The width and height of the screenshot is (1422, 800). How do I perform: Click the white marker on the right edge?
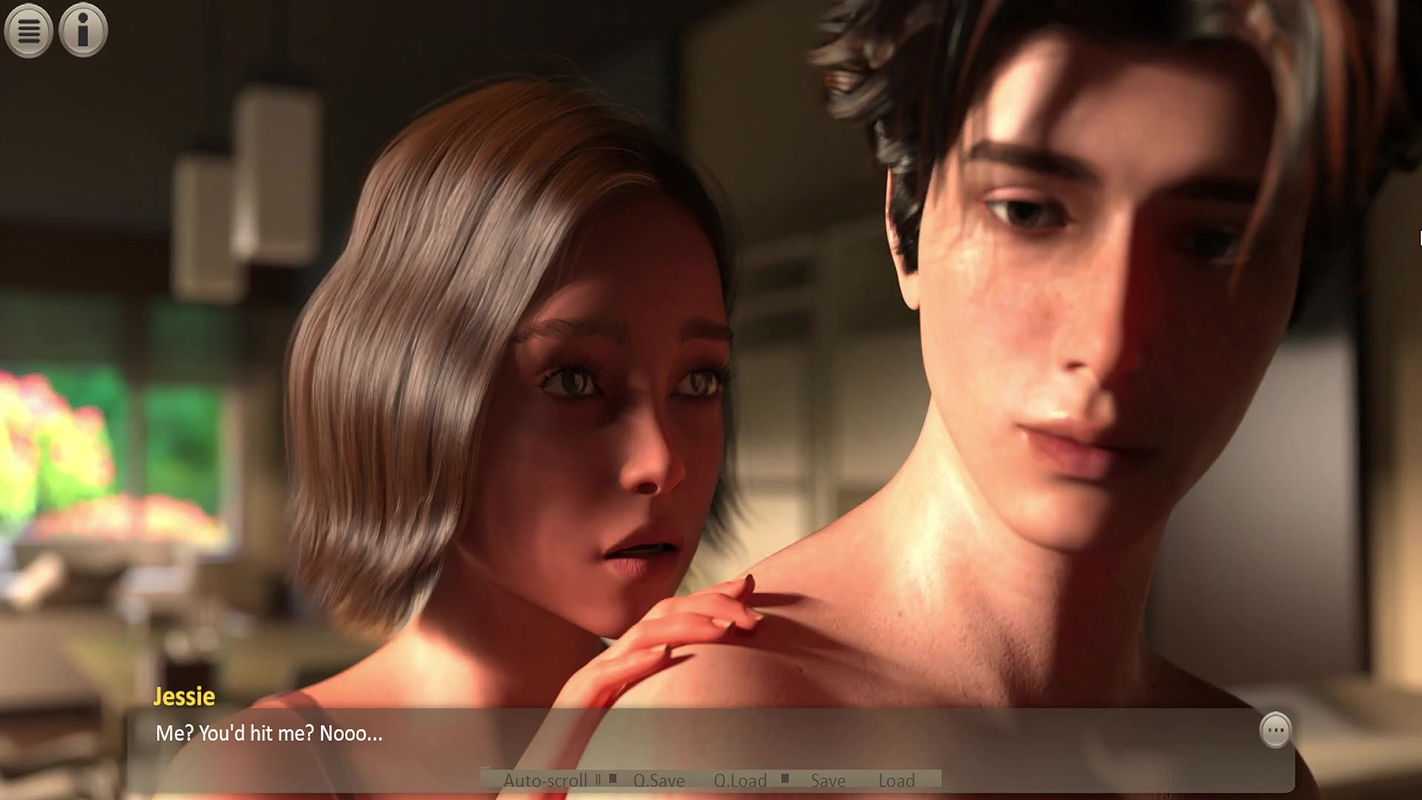(x=1419, y=238)
